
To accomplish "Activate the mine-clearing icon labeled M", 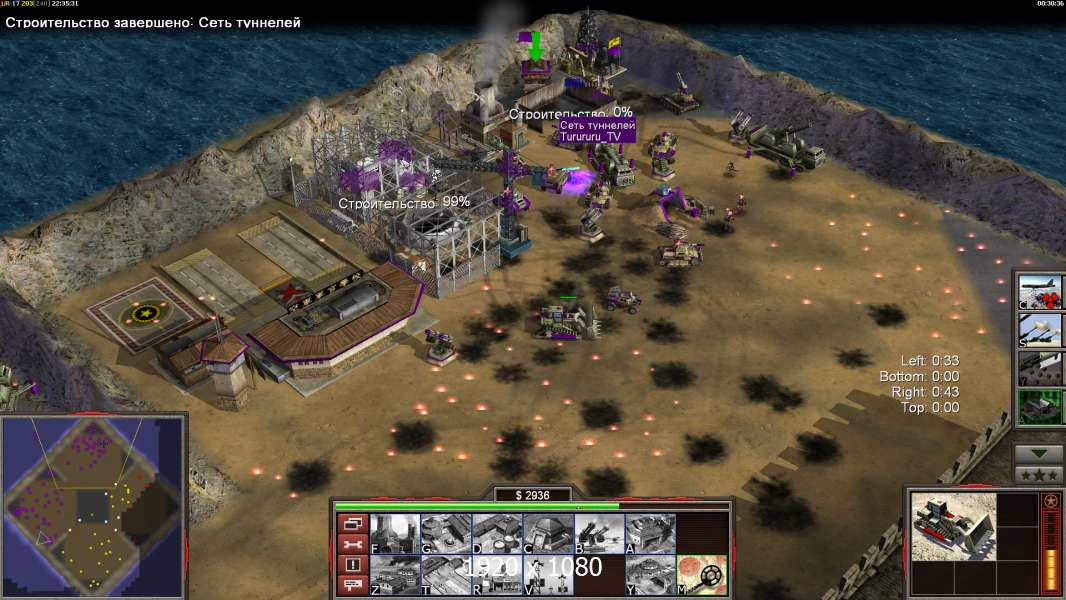I will [701, 574].
